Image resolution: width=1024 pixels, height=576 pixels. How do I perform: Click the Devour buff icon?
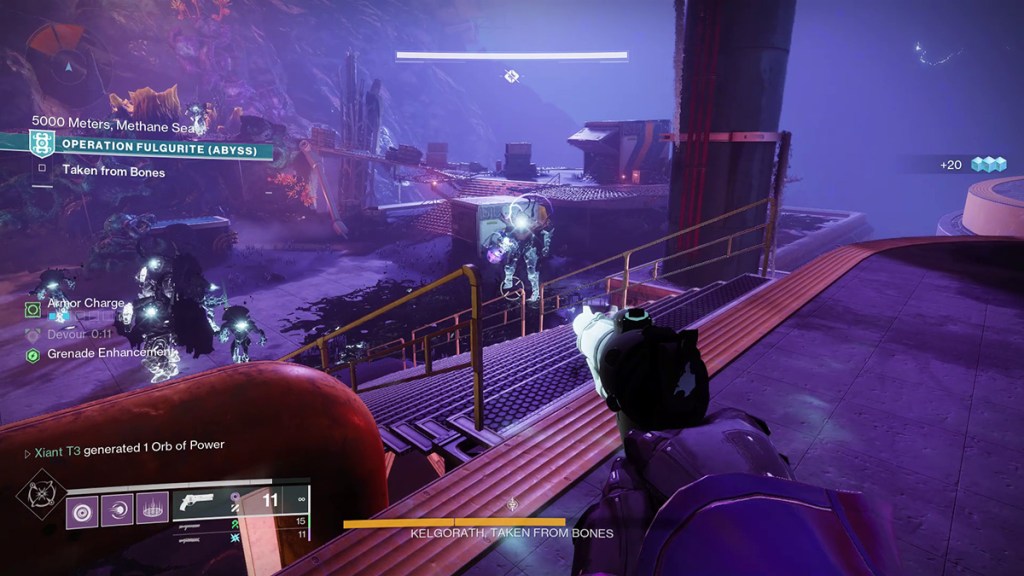point(33,334)
